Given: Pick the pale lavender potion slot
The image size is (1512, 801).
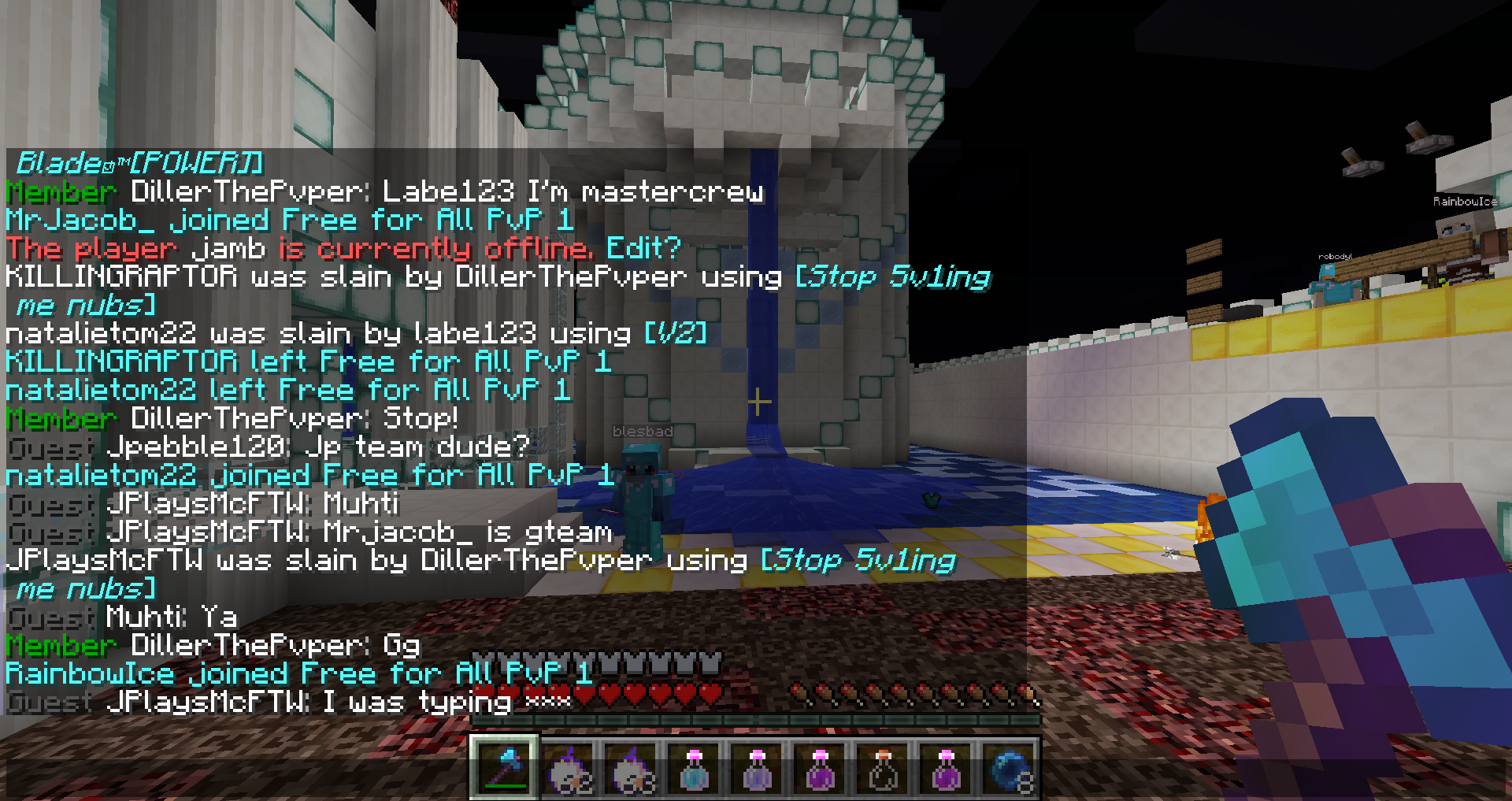Looking at the screenshot, I should click(x=757, y=769).
